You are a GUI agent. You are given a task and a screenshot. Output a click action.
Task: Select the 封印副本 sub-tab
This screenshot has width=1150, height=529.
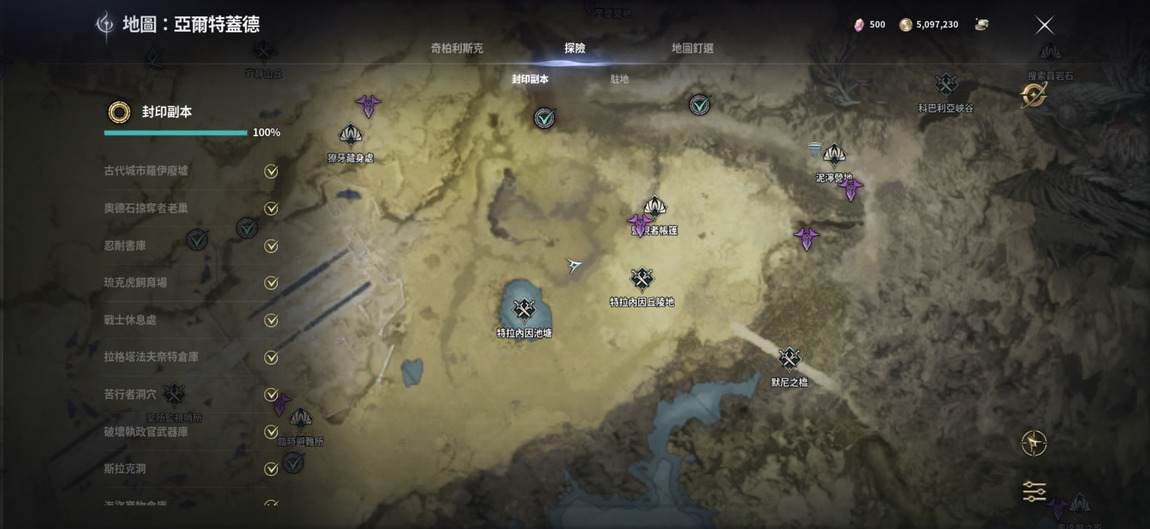[530, 79]
